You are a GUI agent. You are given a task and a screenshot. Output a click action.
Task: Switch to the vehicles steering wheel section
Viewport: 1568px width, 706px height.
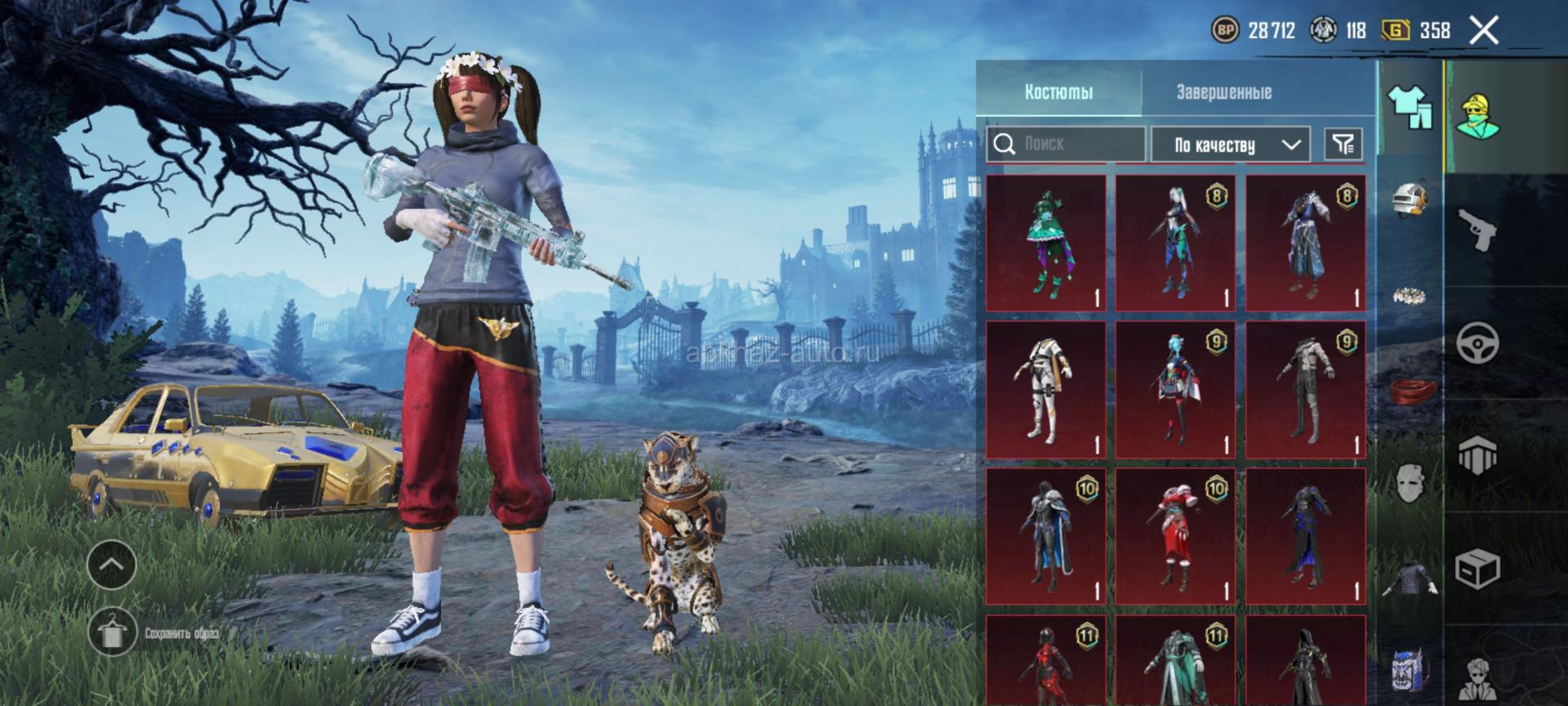coord(1477,342)
